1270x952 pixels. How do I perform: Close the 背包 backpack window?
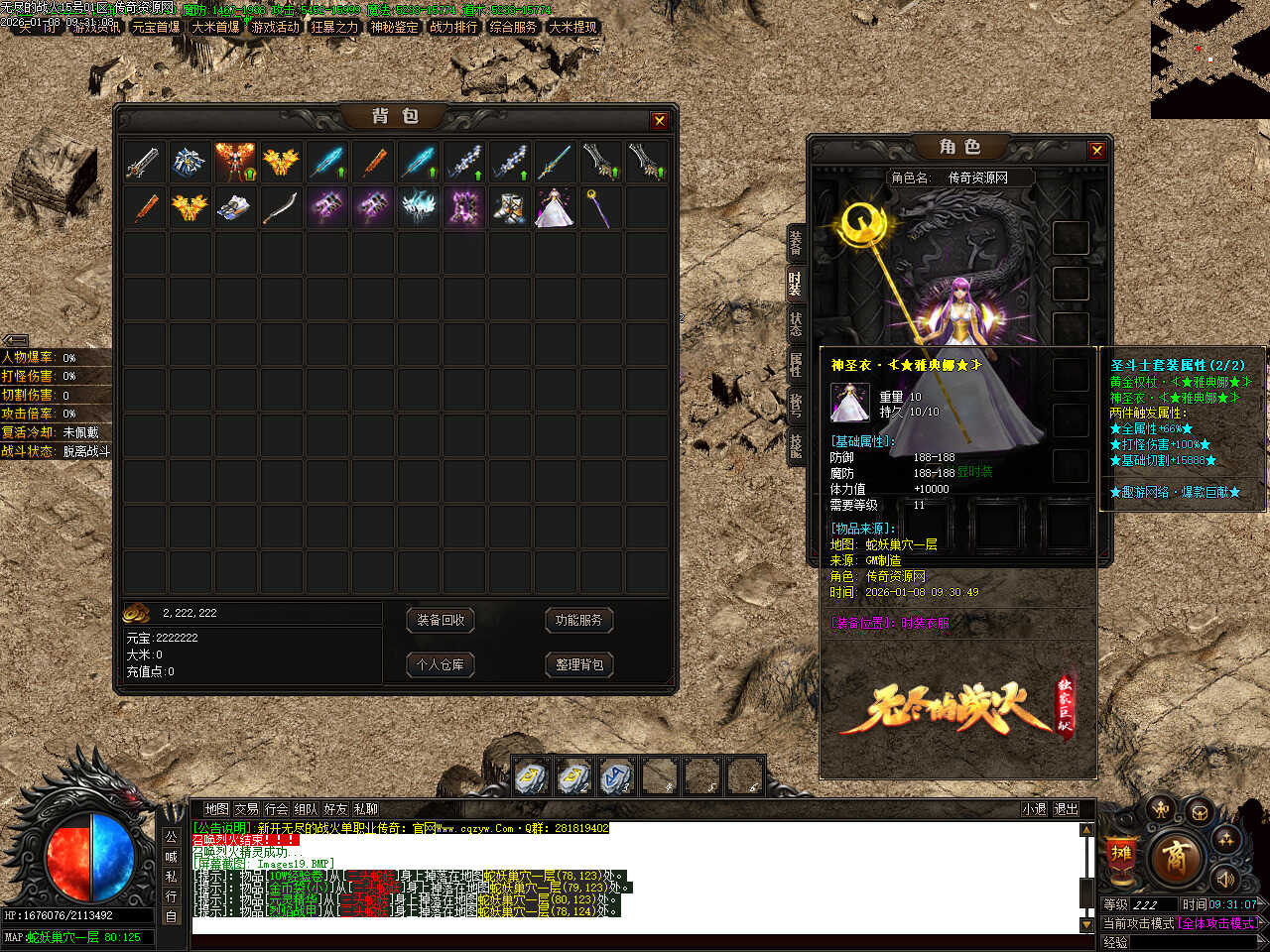click(x=659, y=120)
